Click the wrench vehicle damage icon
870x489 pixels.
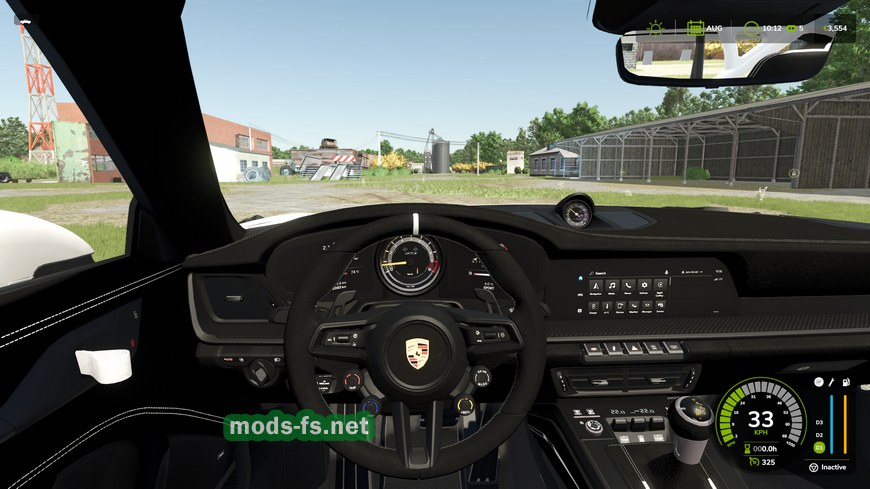click(x=831, y=384)
